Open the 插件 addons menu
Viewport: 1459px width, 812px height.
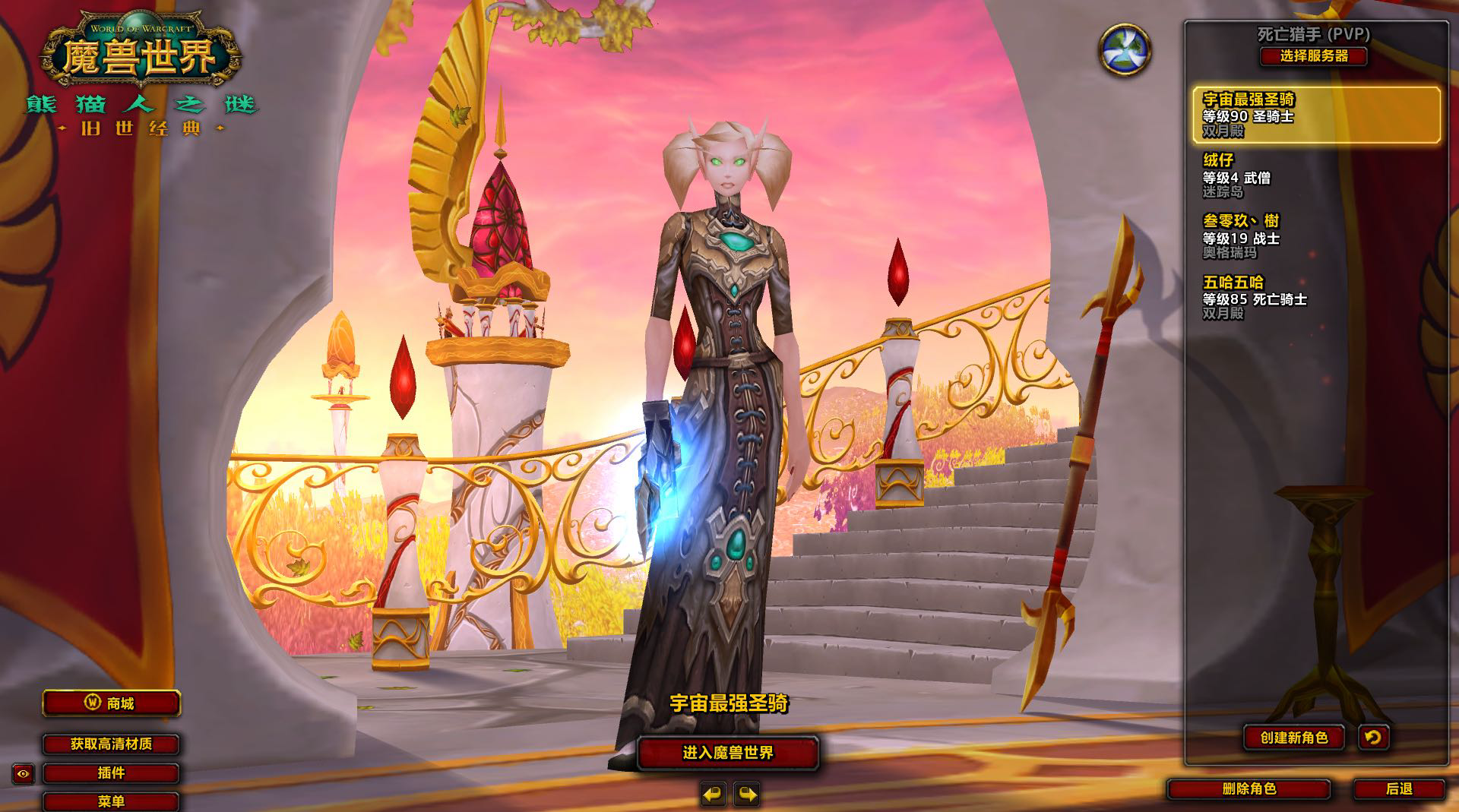click(111, 773)
